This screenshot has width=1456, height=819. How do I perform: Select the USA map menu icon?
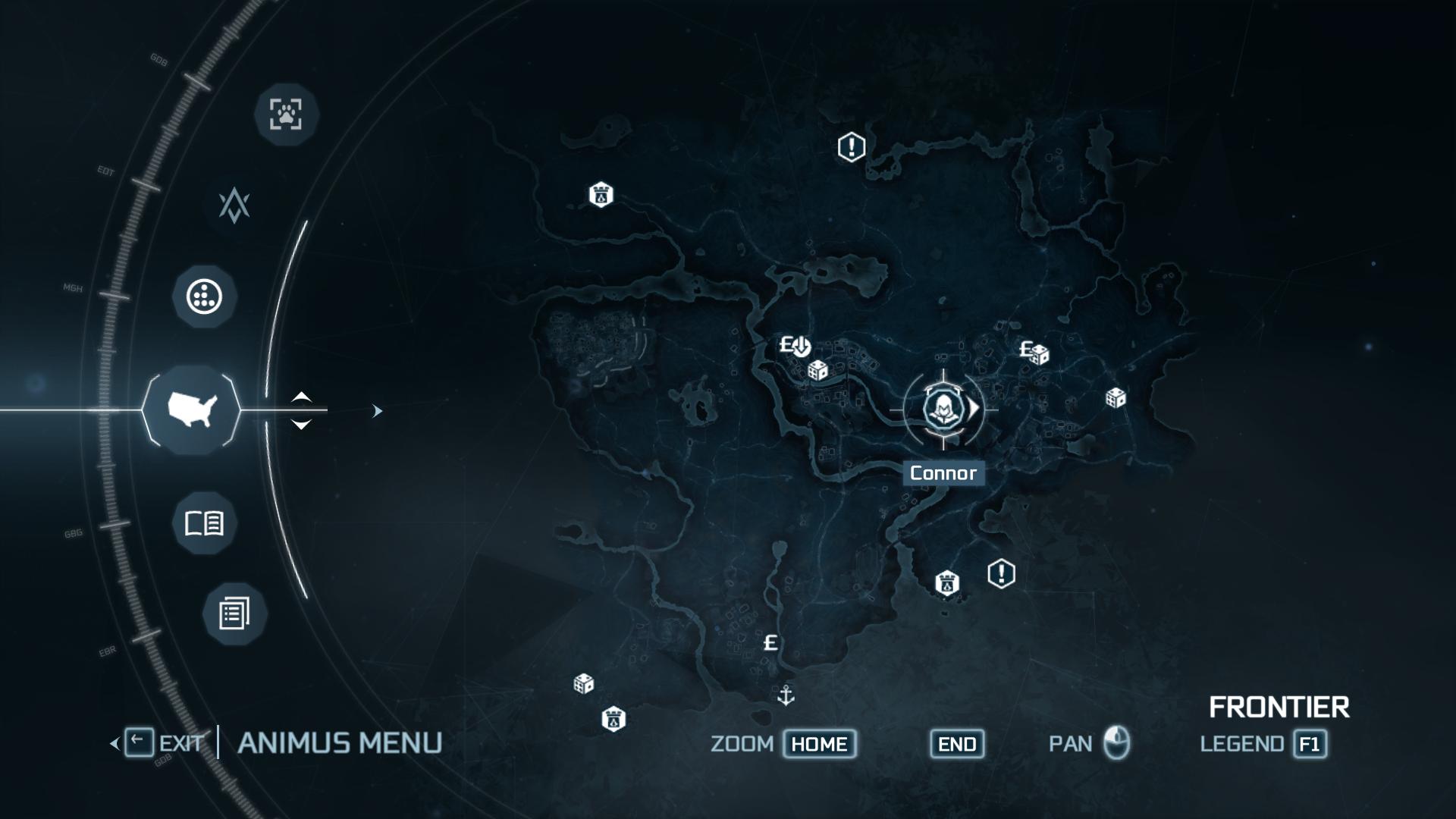click(192, 410)
